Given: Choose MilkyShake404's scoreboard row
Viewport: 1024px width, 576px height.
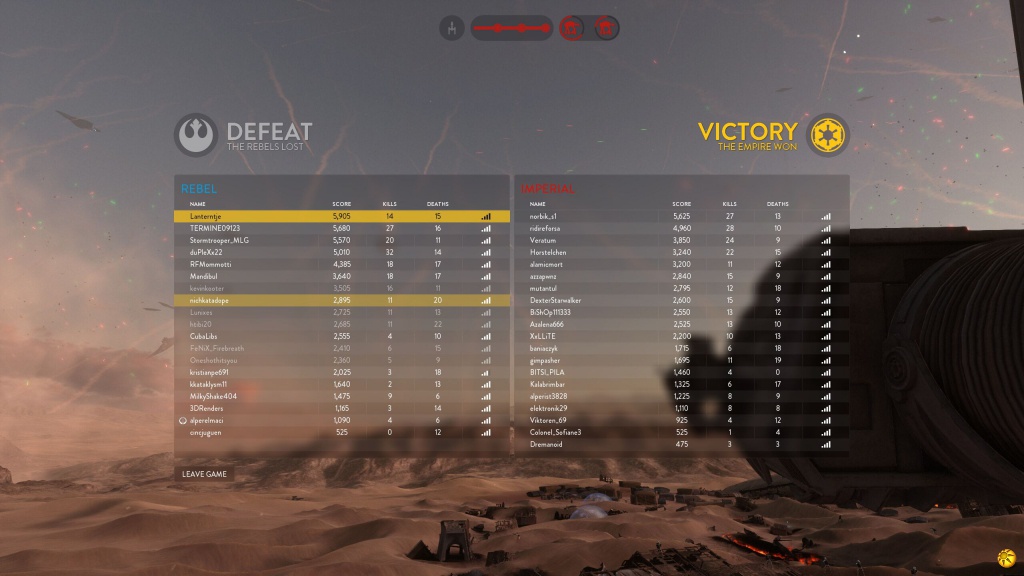Looking at the screenshot, I should (x=341, y=396).
